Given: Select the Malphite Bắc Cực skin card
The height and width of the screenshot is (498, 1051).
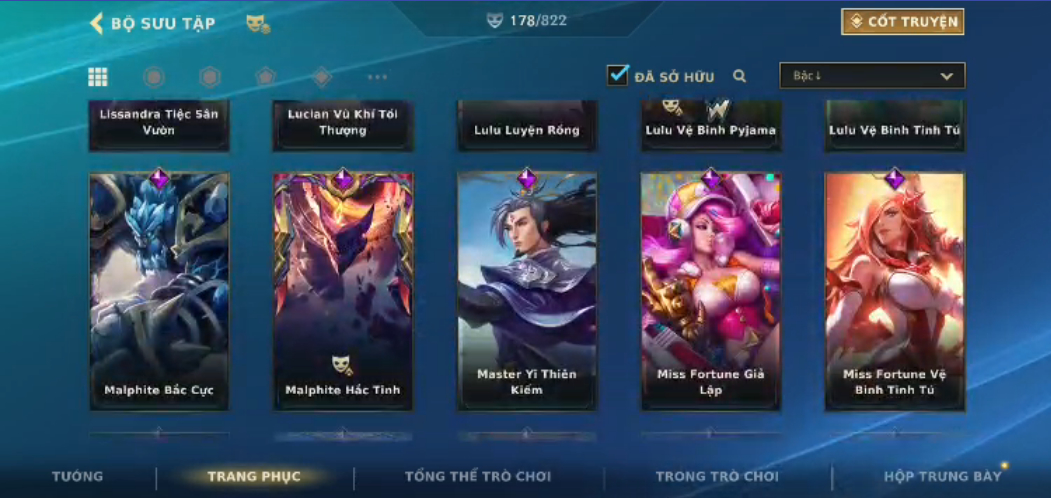Looking at the screenshot, I should pos(159,290).
